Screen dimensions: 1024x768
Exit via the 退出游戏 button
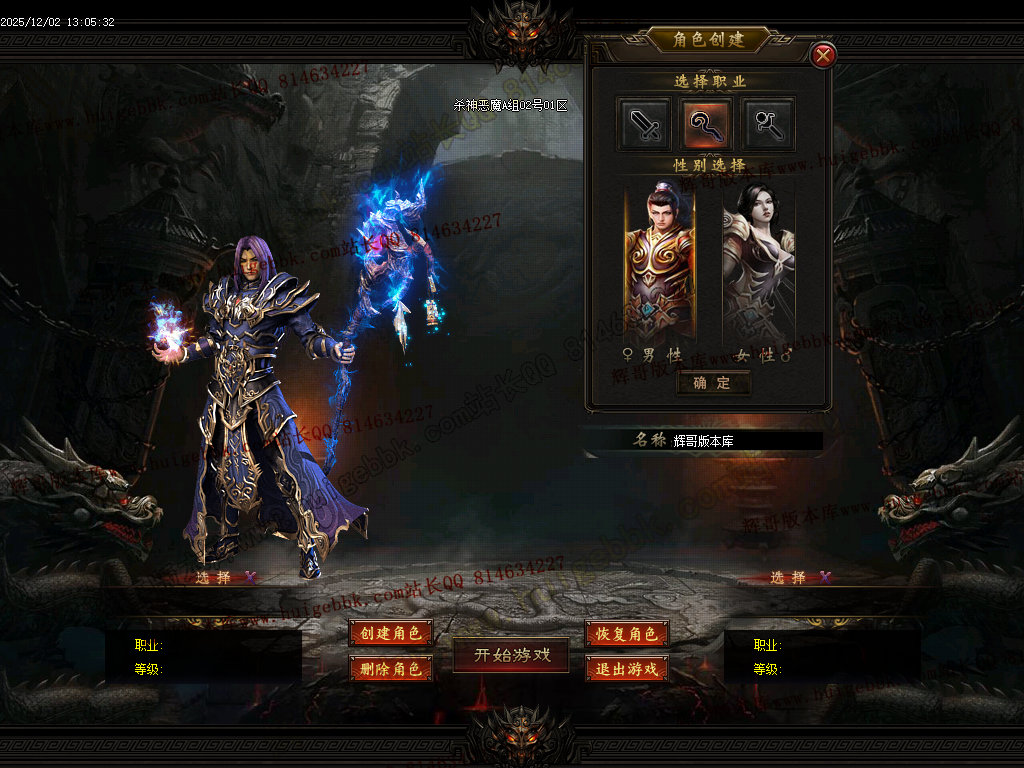click(x=626, y=668)
